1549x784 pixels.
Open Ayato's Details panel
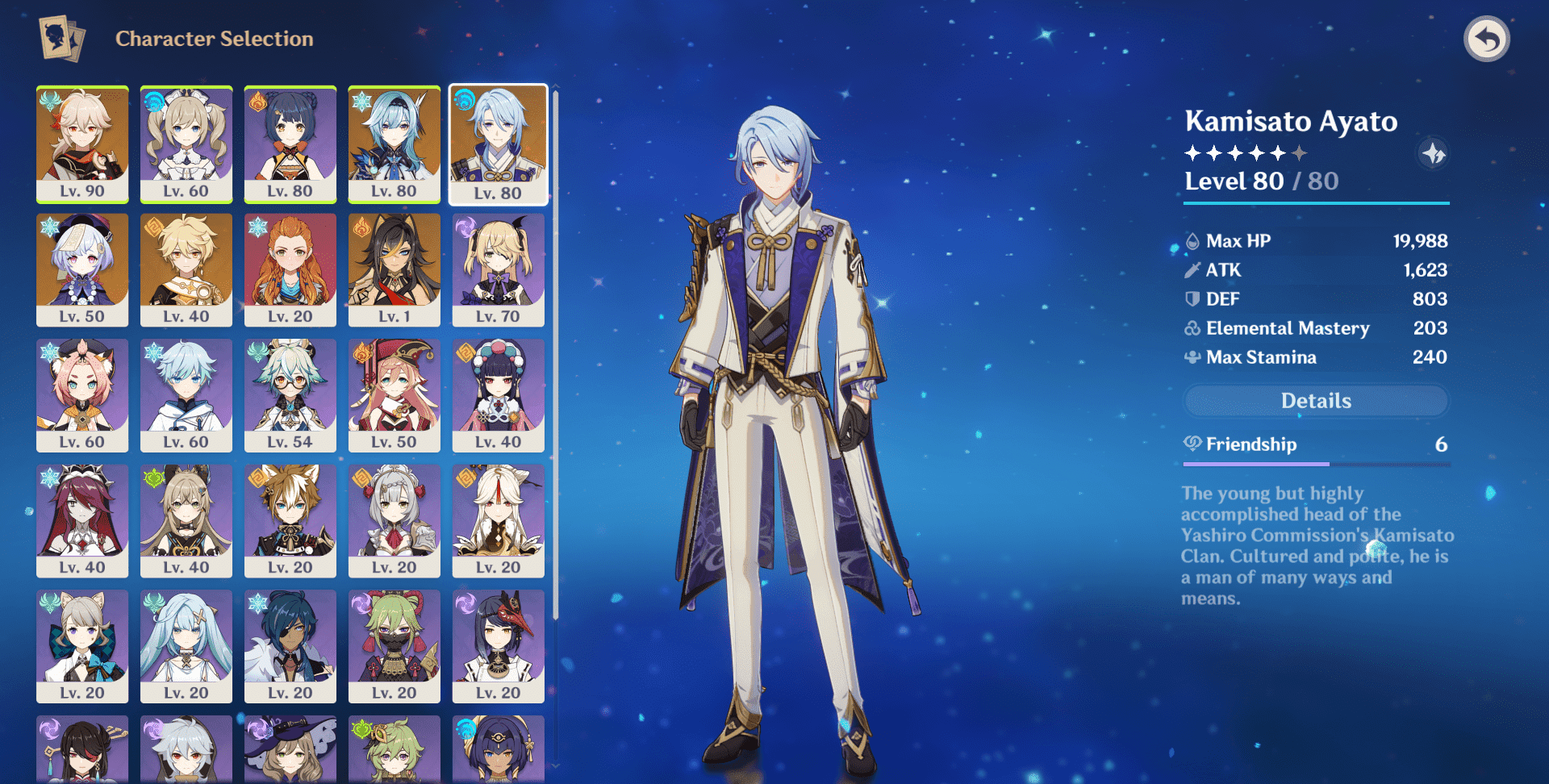coord(1315,401)
